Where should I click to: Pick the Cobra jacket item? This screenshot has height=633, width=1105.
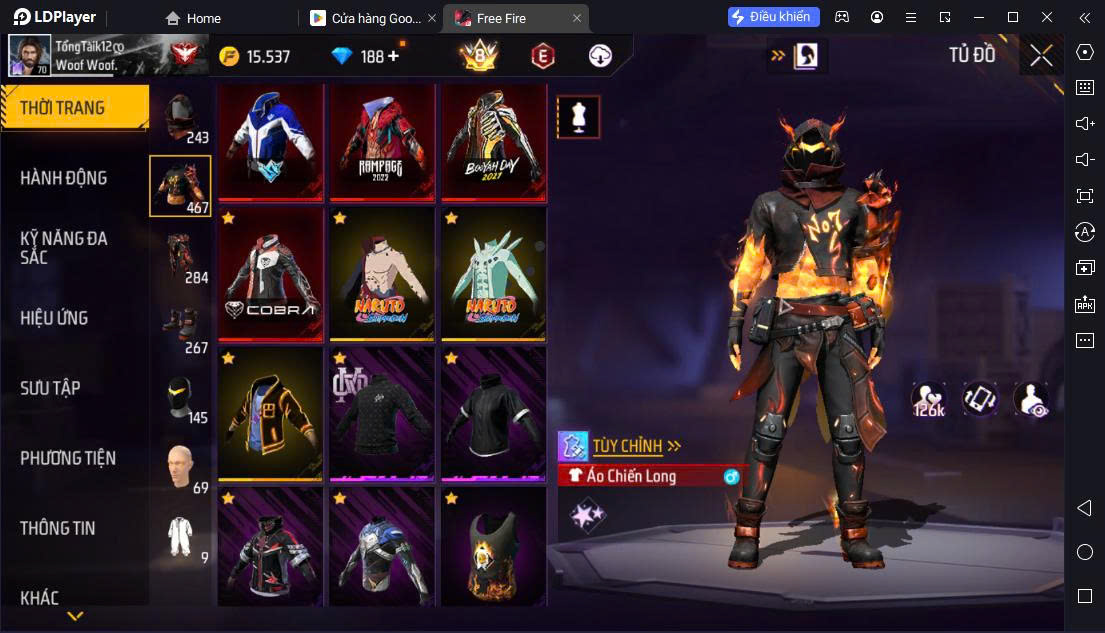pos(270,274)
